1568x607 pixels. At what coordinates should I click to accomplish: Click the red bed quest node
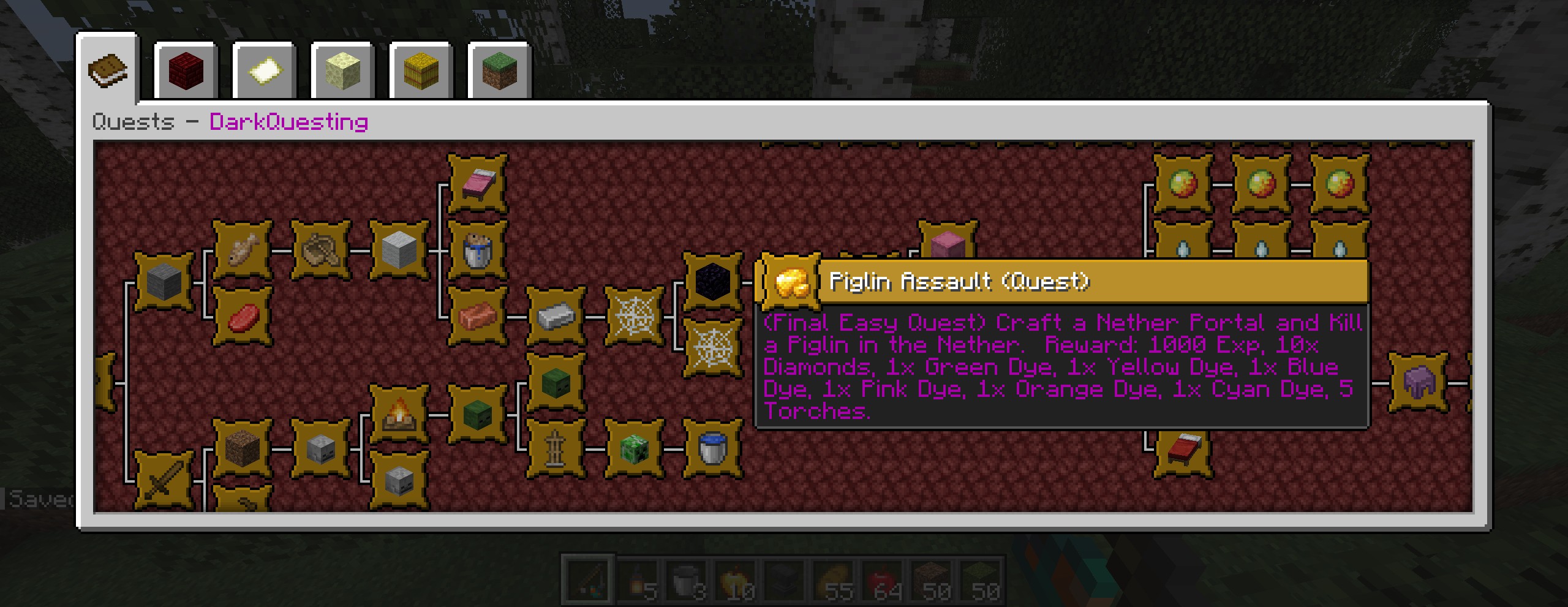point(1182,450)
